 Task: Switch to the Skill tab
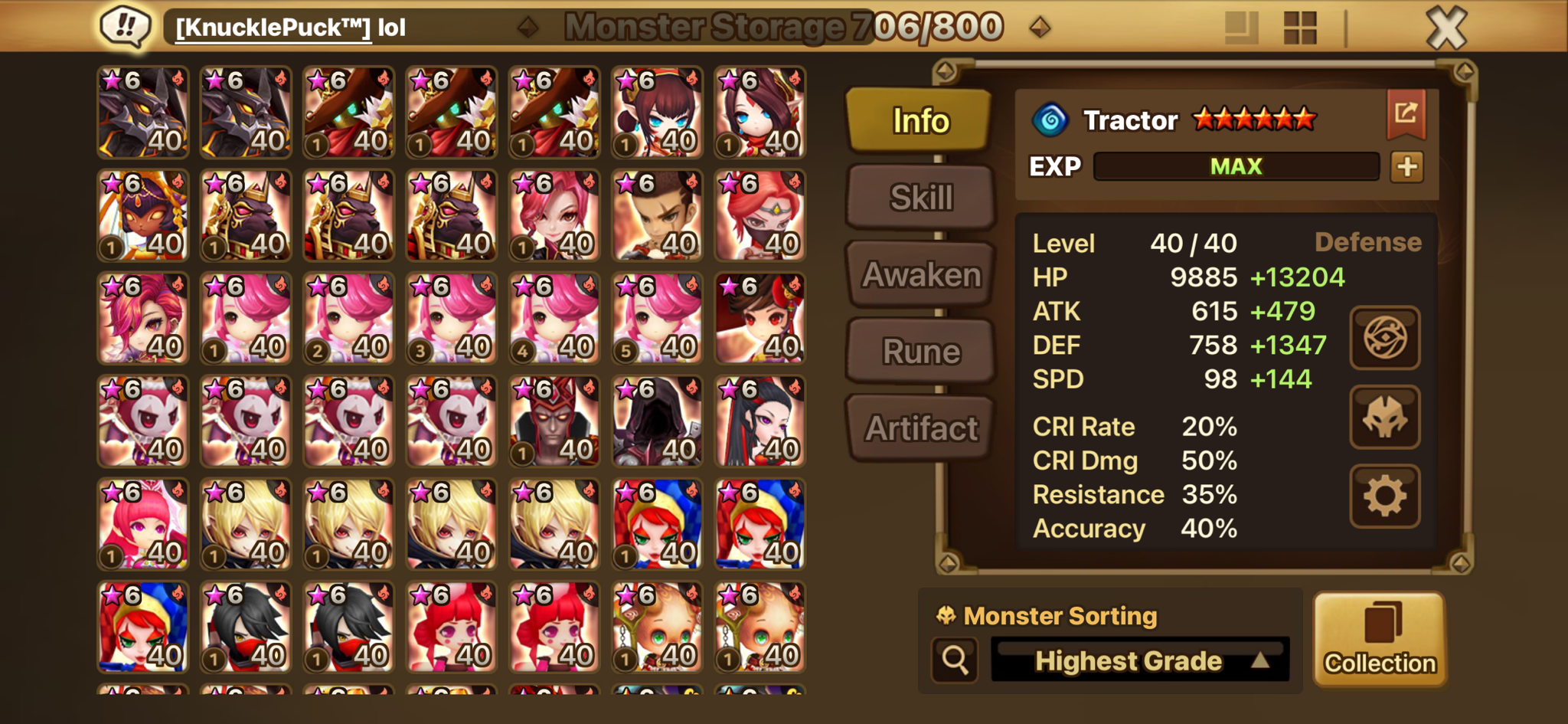point(921,198)
